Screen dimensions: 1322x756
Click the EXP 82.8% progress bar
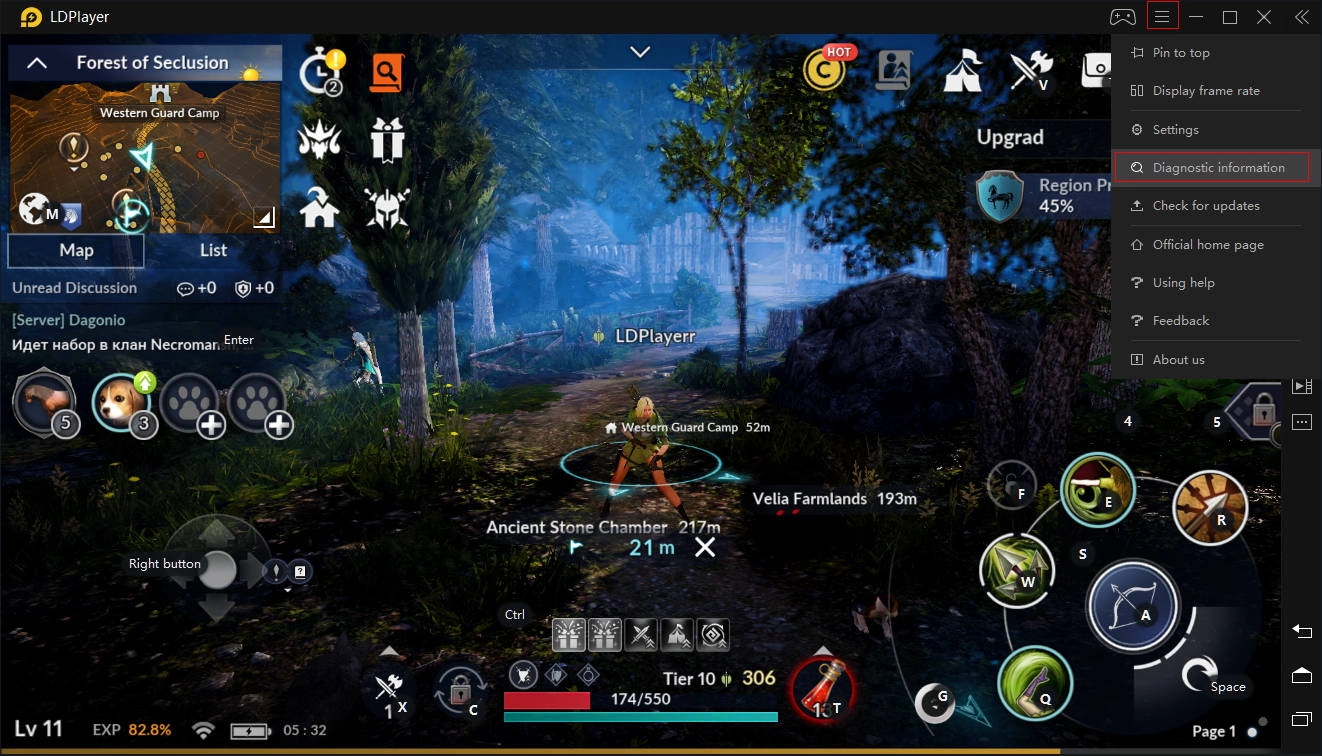point(132,730)
